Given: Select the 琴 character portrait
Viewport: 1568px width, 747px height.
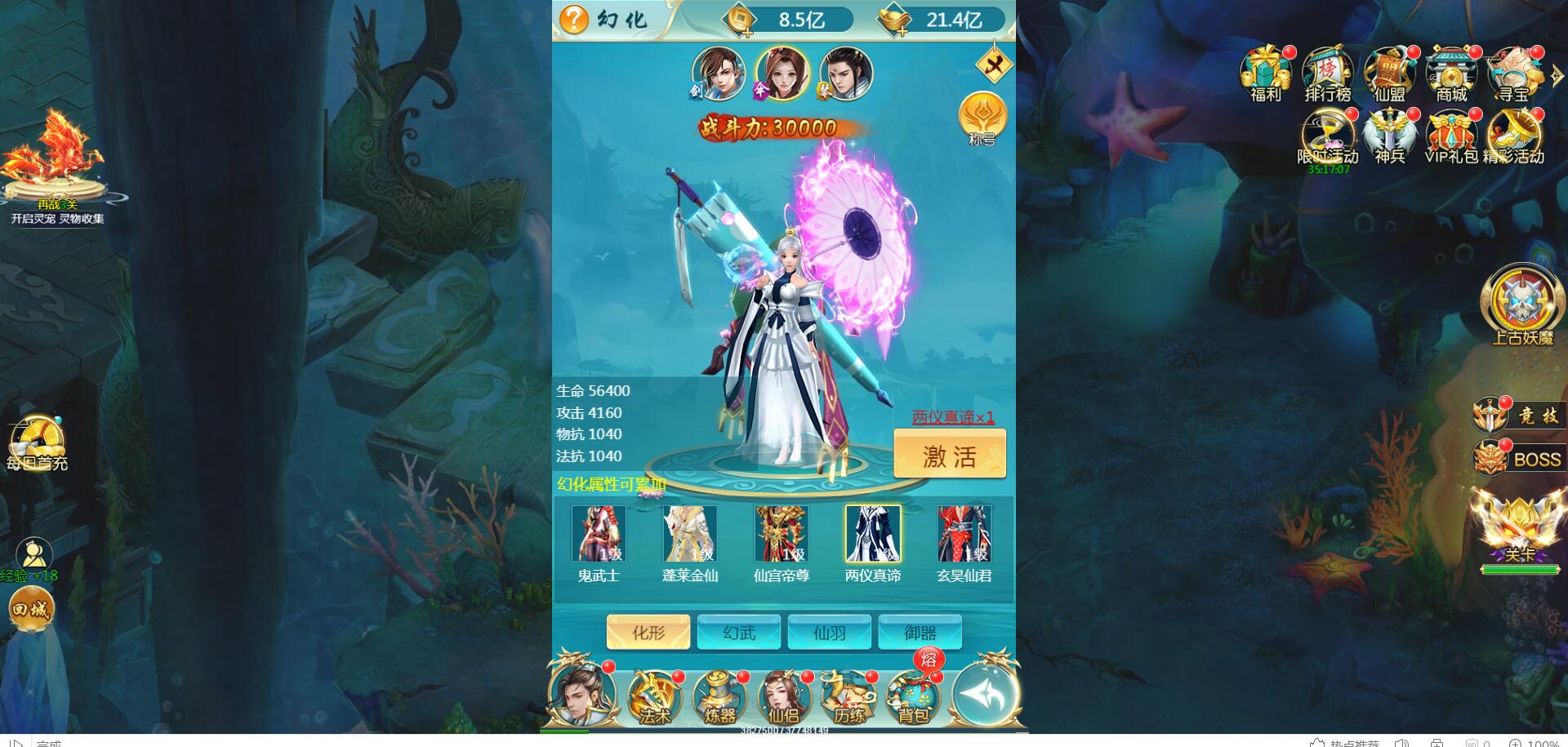Looking at the screenshot, I should coord(845,73).
